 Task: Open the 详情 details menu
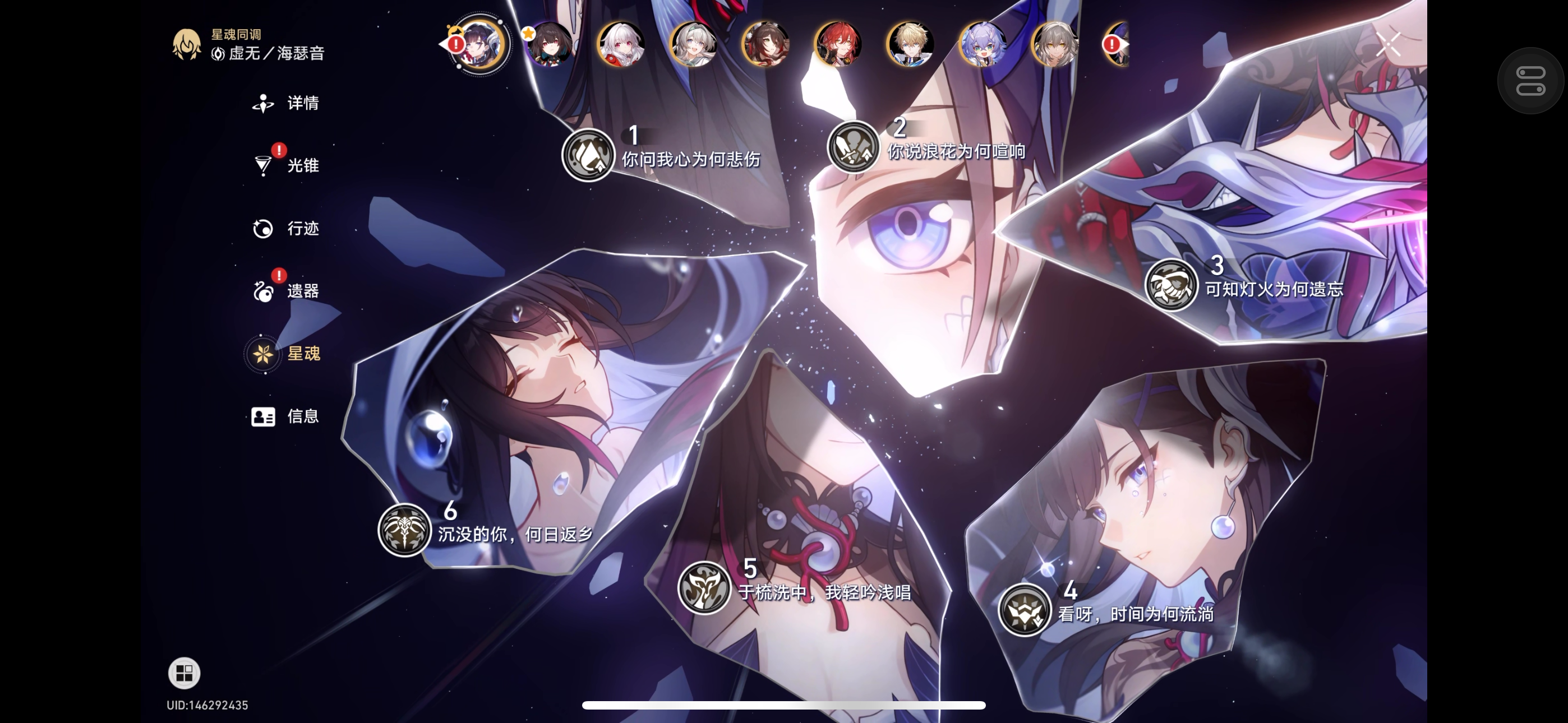click(x=287, y=104)
